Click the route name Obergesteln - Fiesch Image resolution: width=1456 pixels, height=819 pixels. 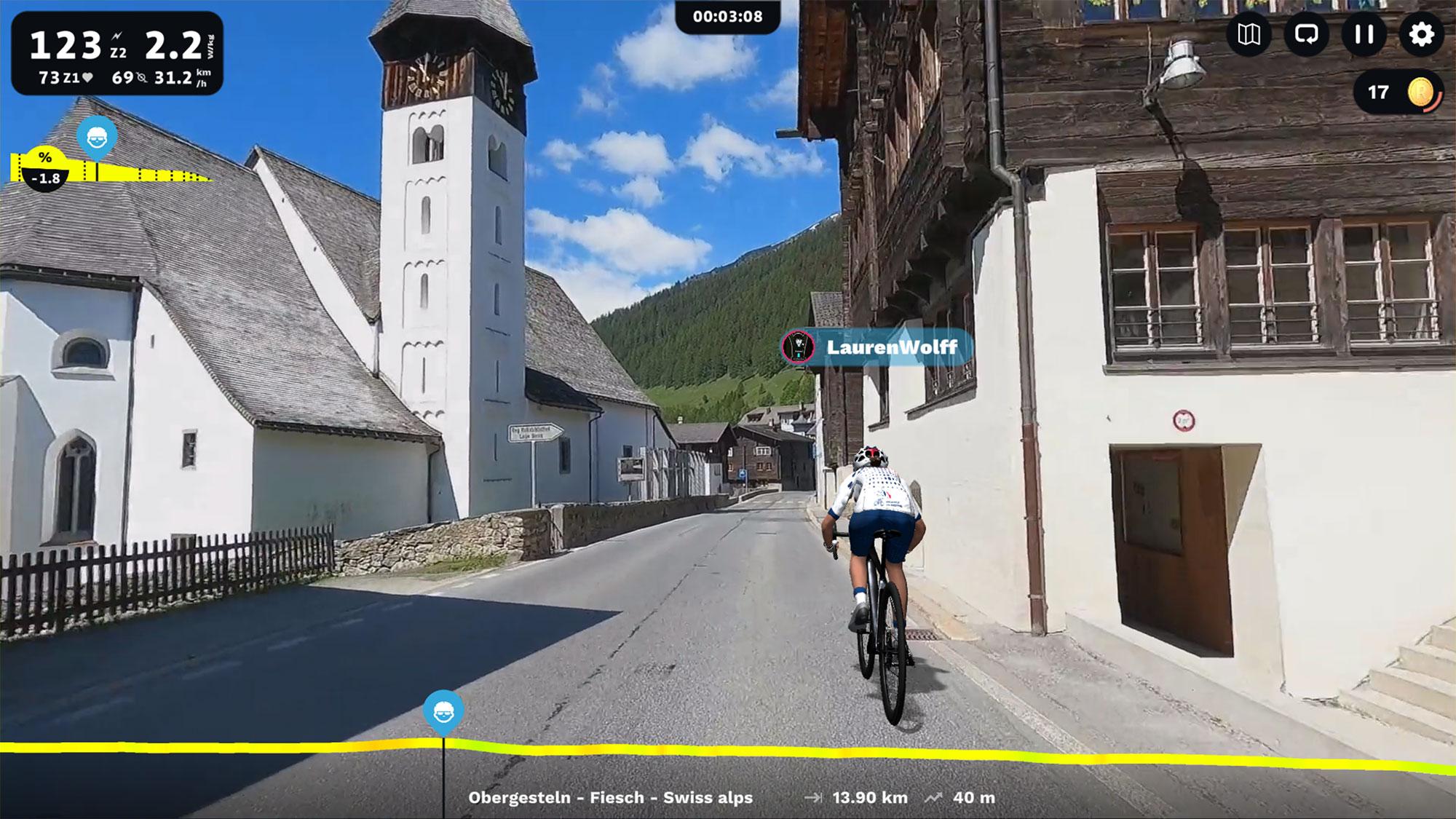coord(612,798)
